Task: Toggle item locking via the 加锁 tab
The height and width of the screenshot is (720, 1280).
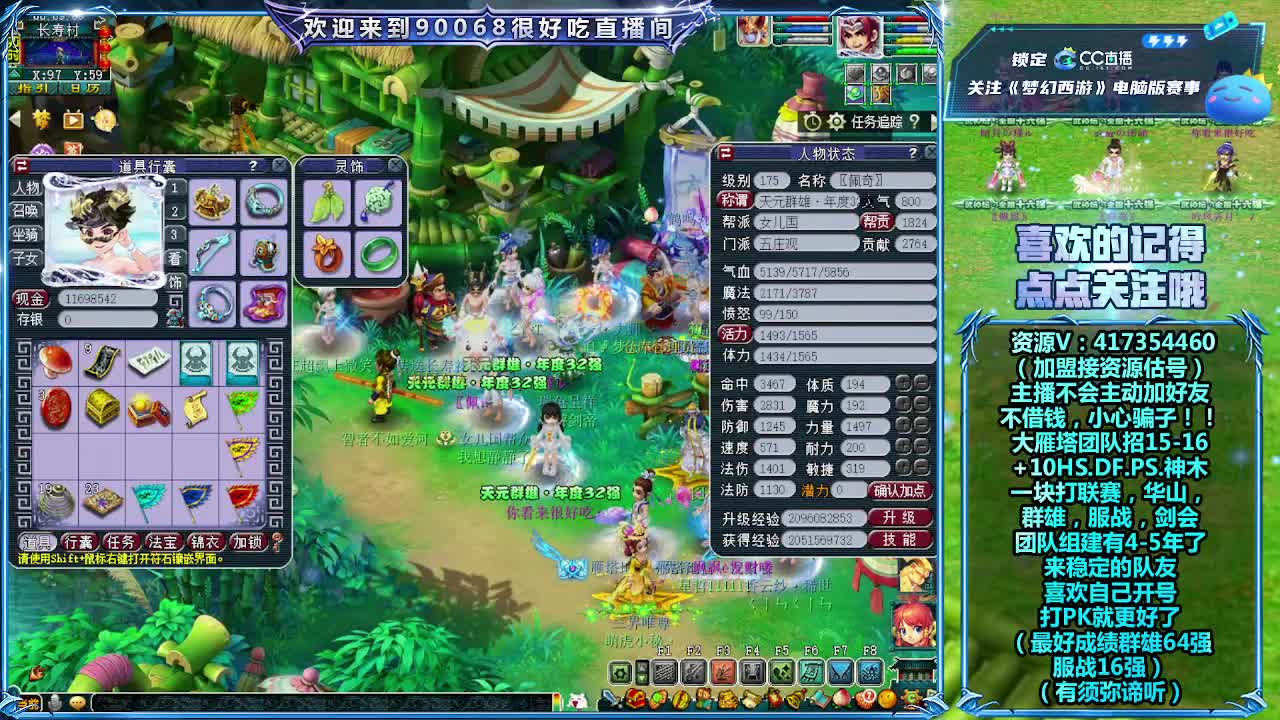Action: [247, 540]
